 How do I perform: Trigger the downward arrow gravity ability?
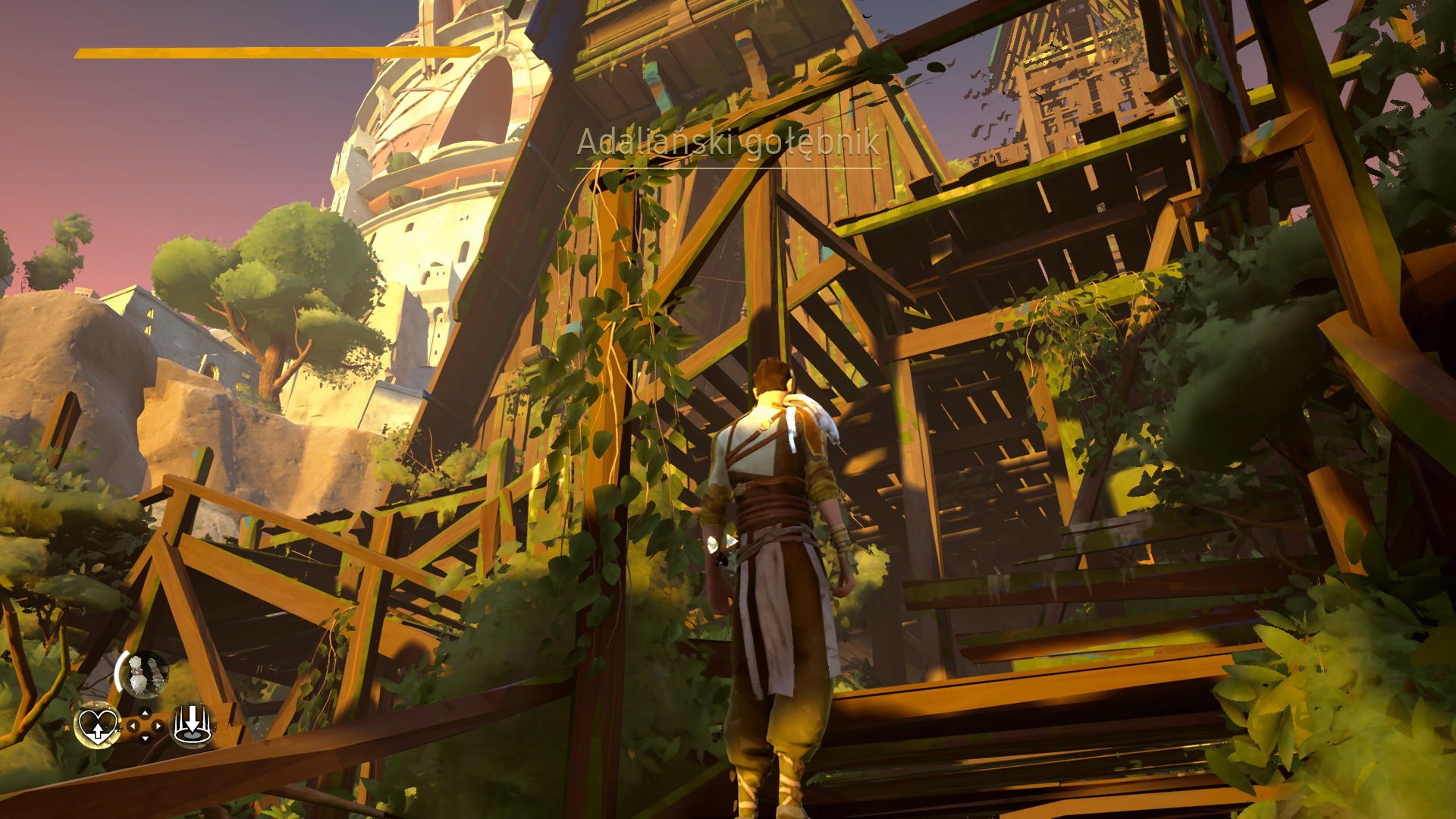tap(192, 724)
